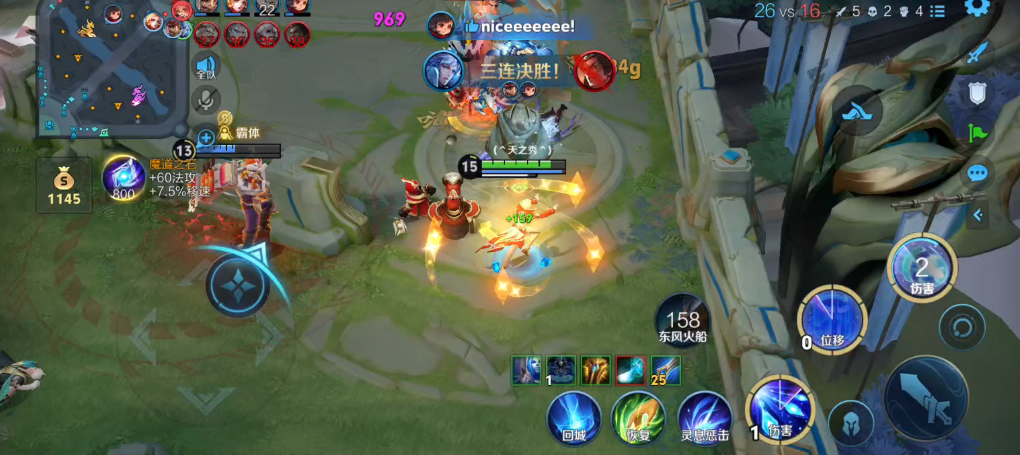
Task: Open the settings gear
Action: (x=977, y=9)
